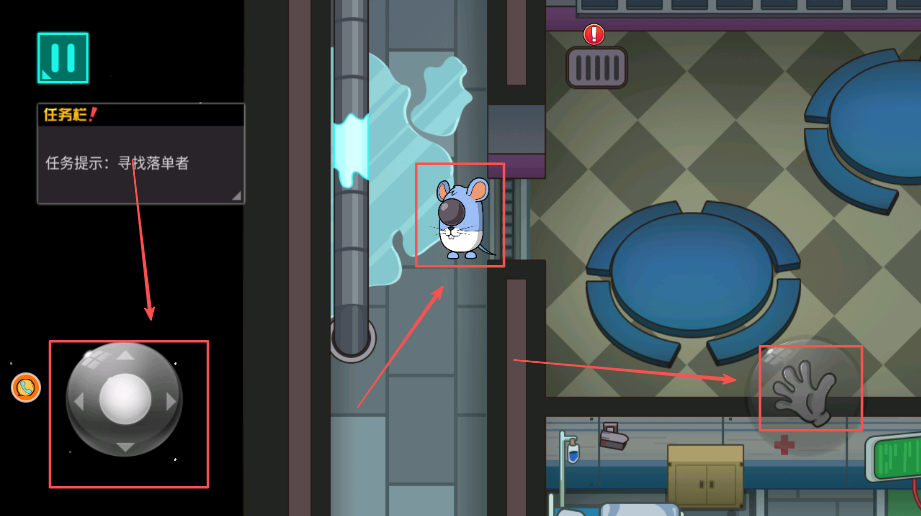Click the task panel's corner resize handle
921x516 pixels.
click(x=236, y=195)
